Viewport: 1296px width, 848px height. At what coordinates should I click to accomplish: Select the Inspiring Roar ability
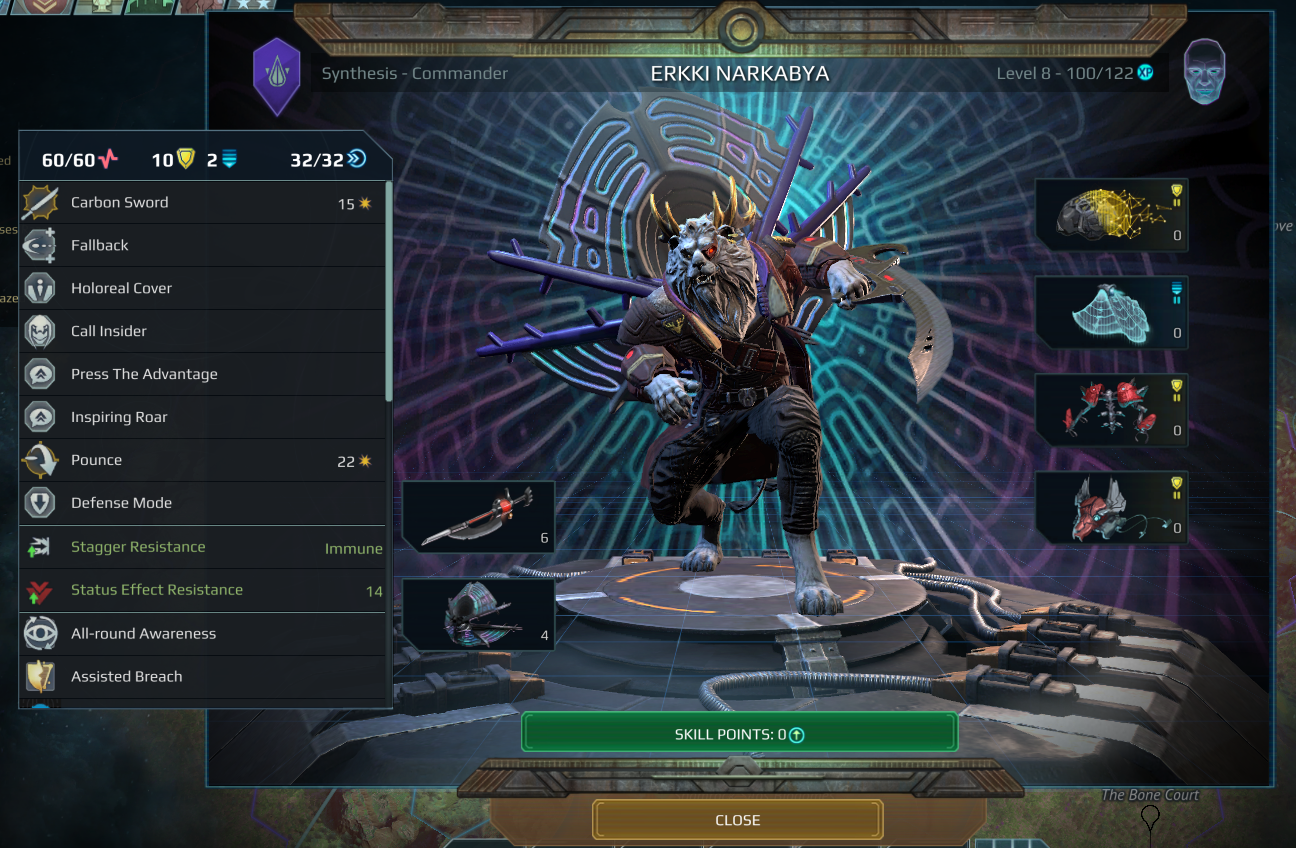[200, 418]
